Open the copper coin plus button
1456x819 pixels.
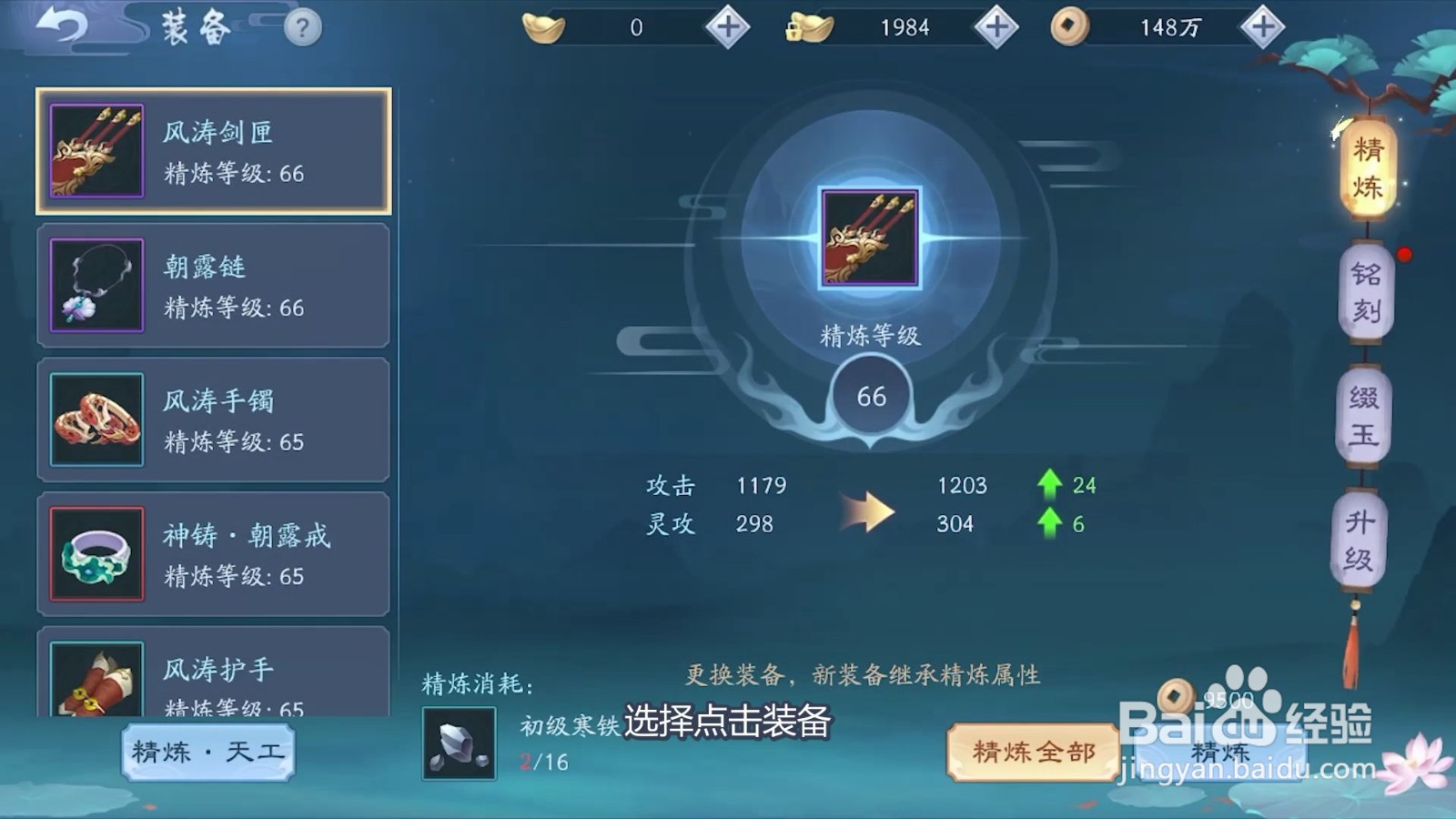click(1263, 27)
